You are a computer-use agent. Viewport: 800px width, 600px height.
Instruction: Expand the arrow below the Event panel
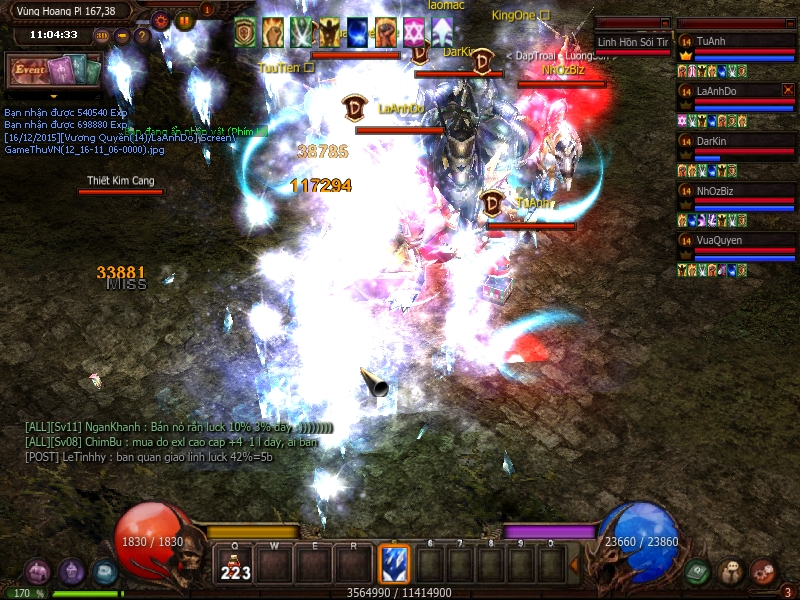coord(54,96)
